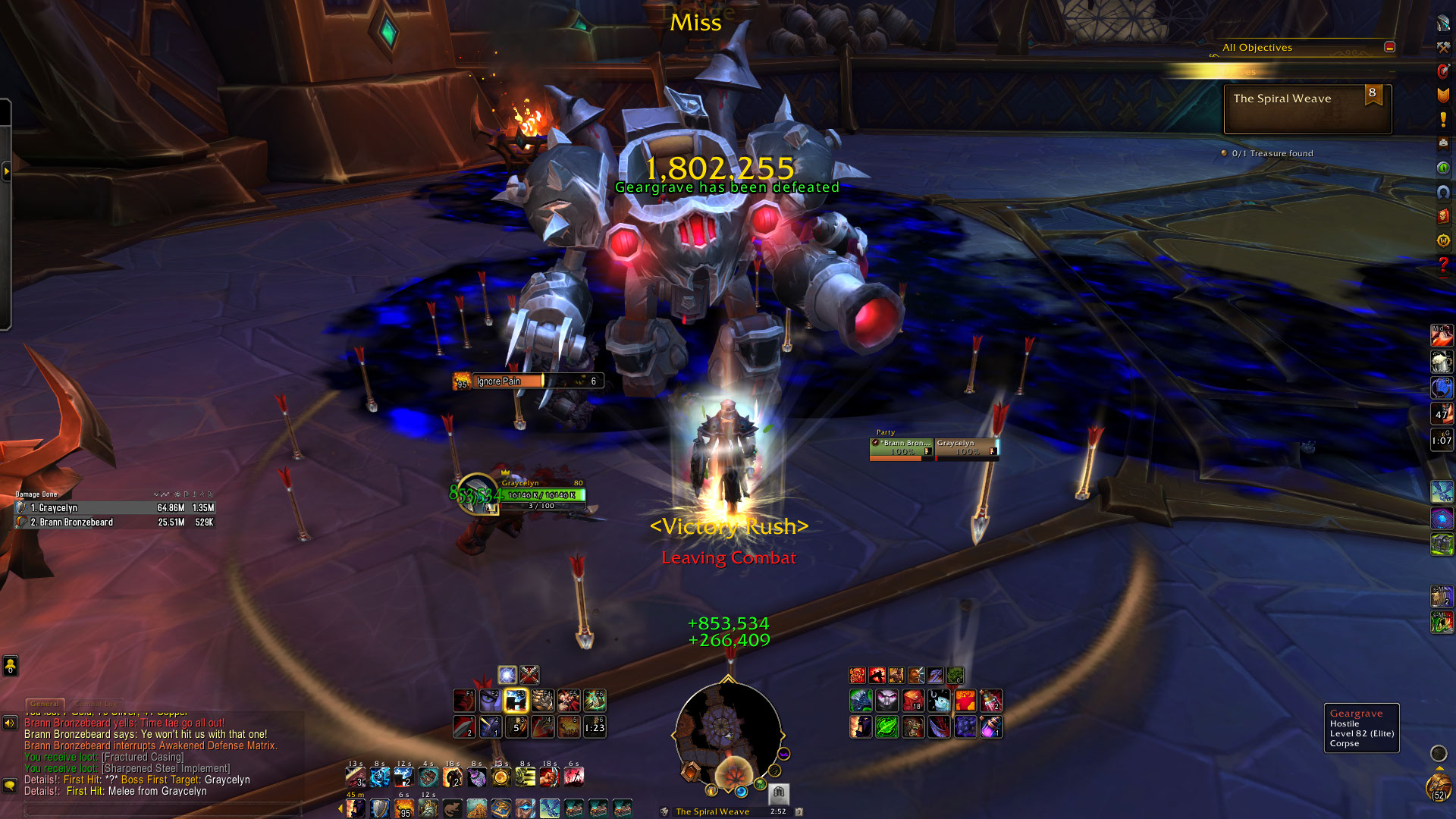Screen dimensions: 1456x819
Task: Select the General chat tab
Action: pyautogui.click(x=45, y=704)
